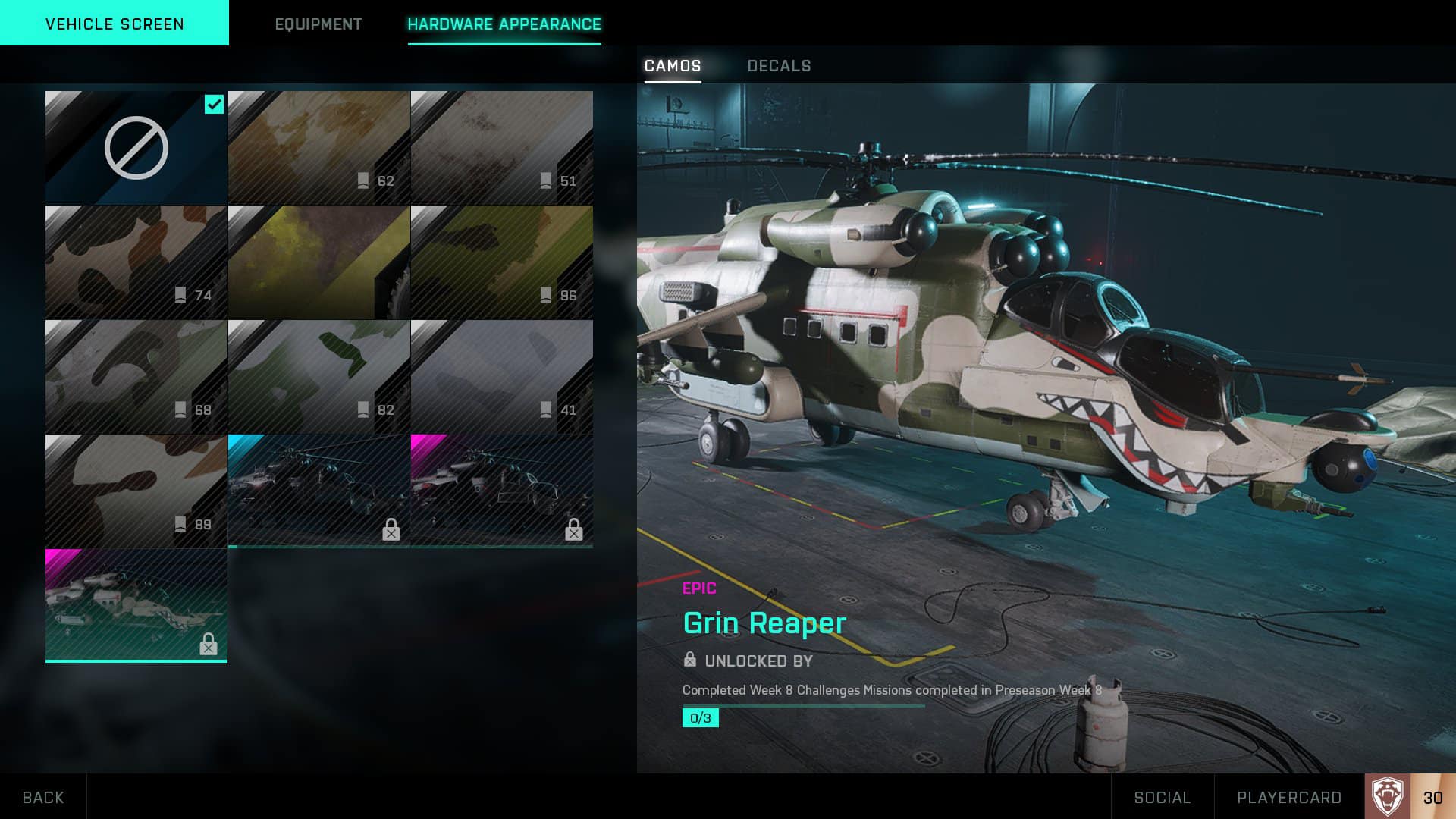Select the Hardware Appearance tab
Viewport: 1456px width, 819px height.
pyautogui.click(x=504, y=24)
